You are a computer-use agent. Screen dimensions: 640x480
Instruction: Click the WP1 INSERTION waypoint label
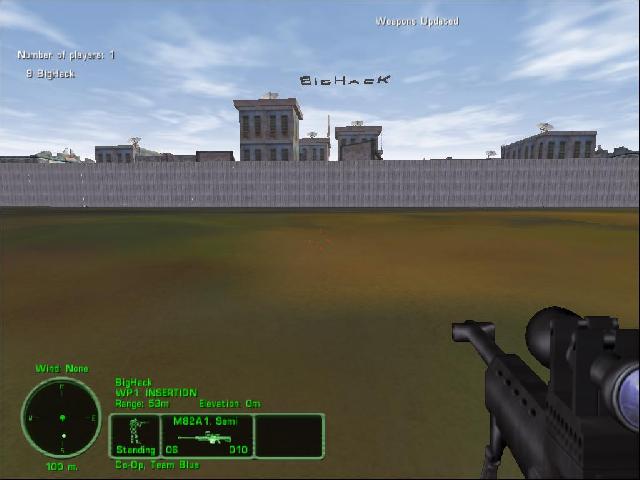[156, 393]
